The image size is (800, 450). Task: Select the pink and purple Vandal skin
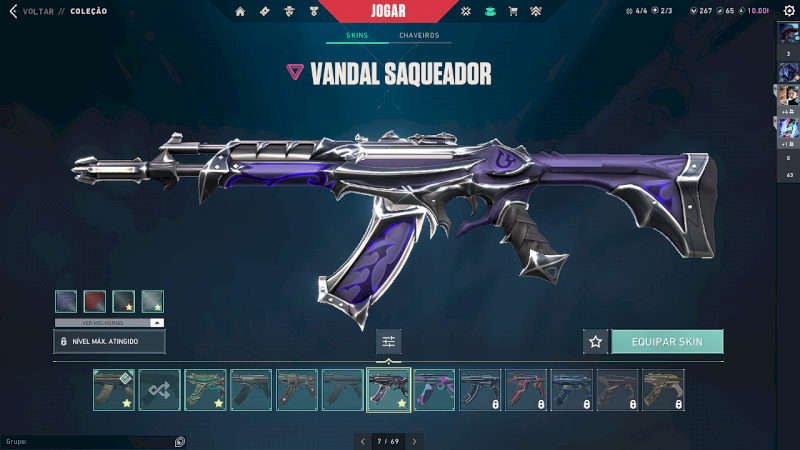tap(434, 390)
